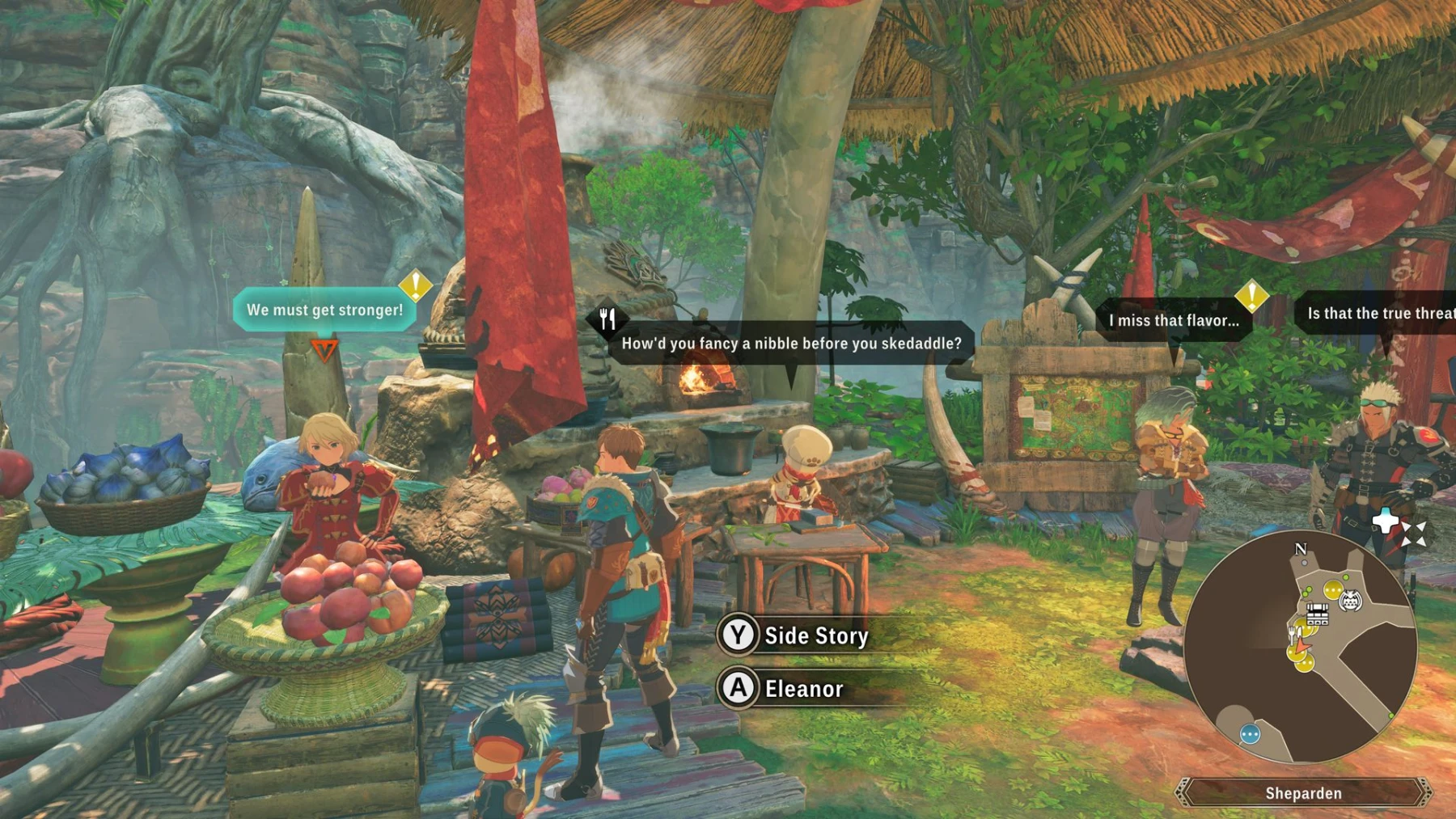Click the four-arrow expand icon beside the d-pad
Viewport: 1456px width, 819px height.
click(x=1415, y=534)
